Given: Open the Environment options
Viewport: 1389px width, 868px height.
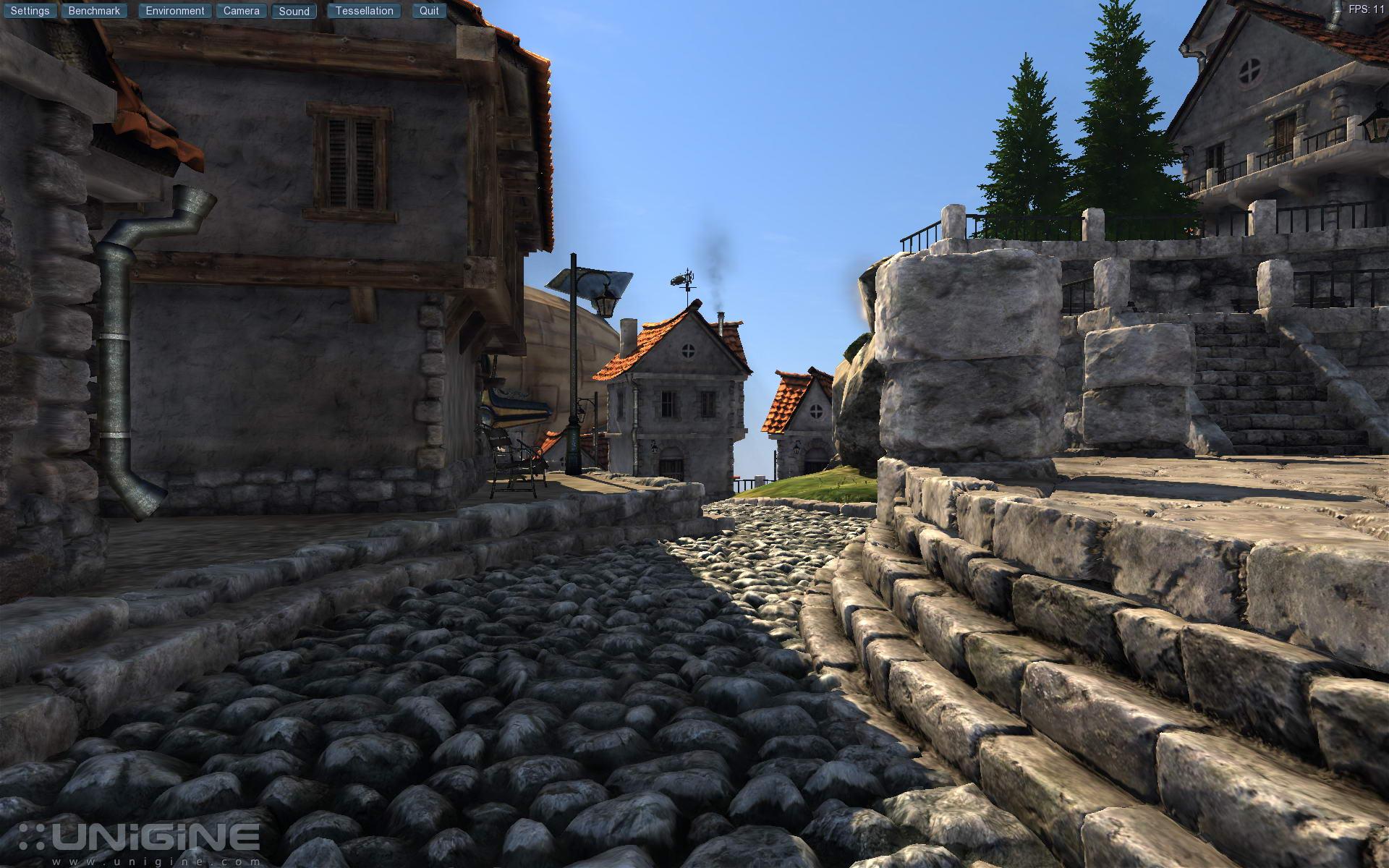Looking at the screenshot, I should [x=175, y=11].
